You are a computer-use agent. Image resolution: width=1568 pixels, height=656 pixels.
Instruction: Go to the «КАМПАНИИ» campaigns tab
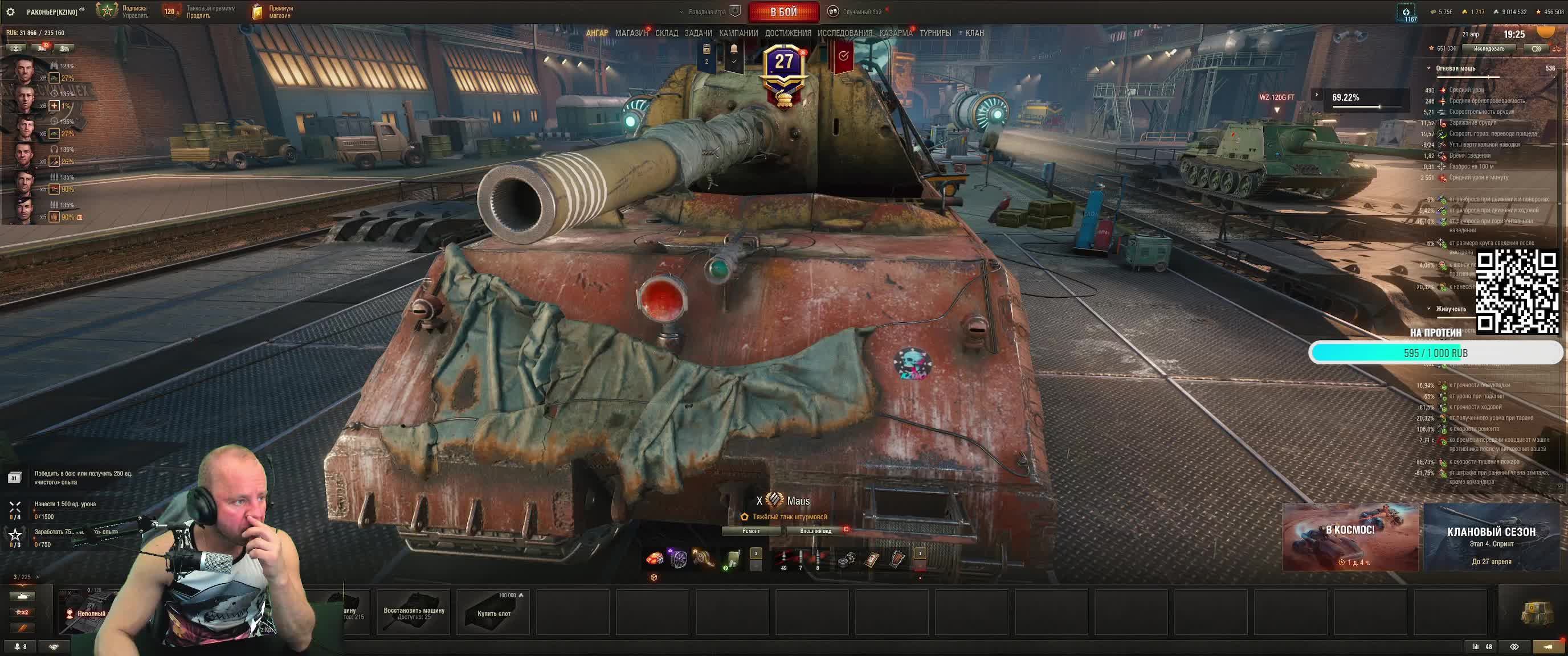(x=738, y=33)
